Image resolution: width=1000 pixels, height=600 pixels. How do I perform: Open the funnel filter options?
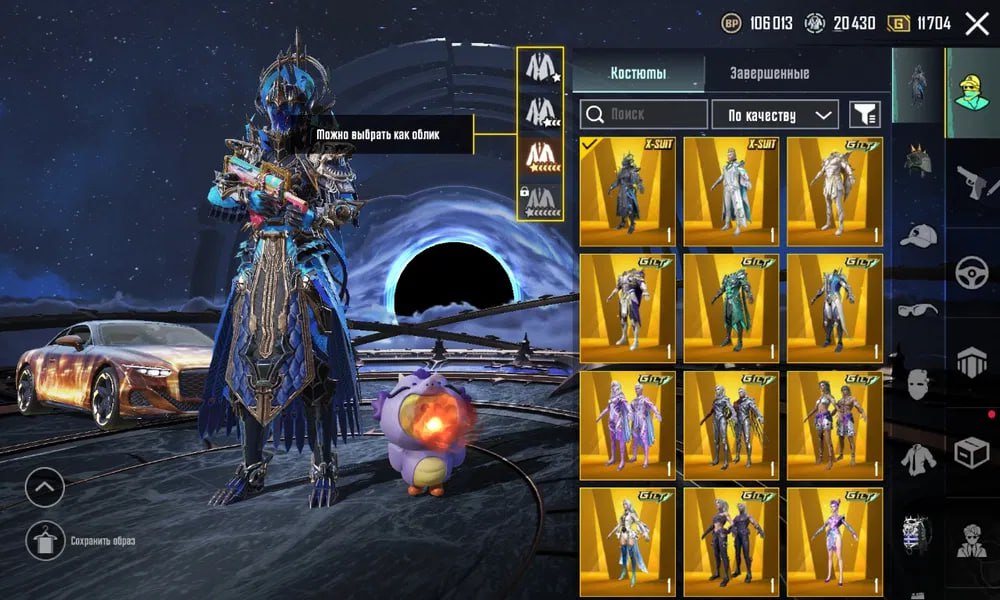[865, 115]
